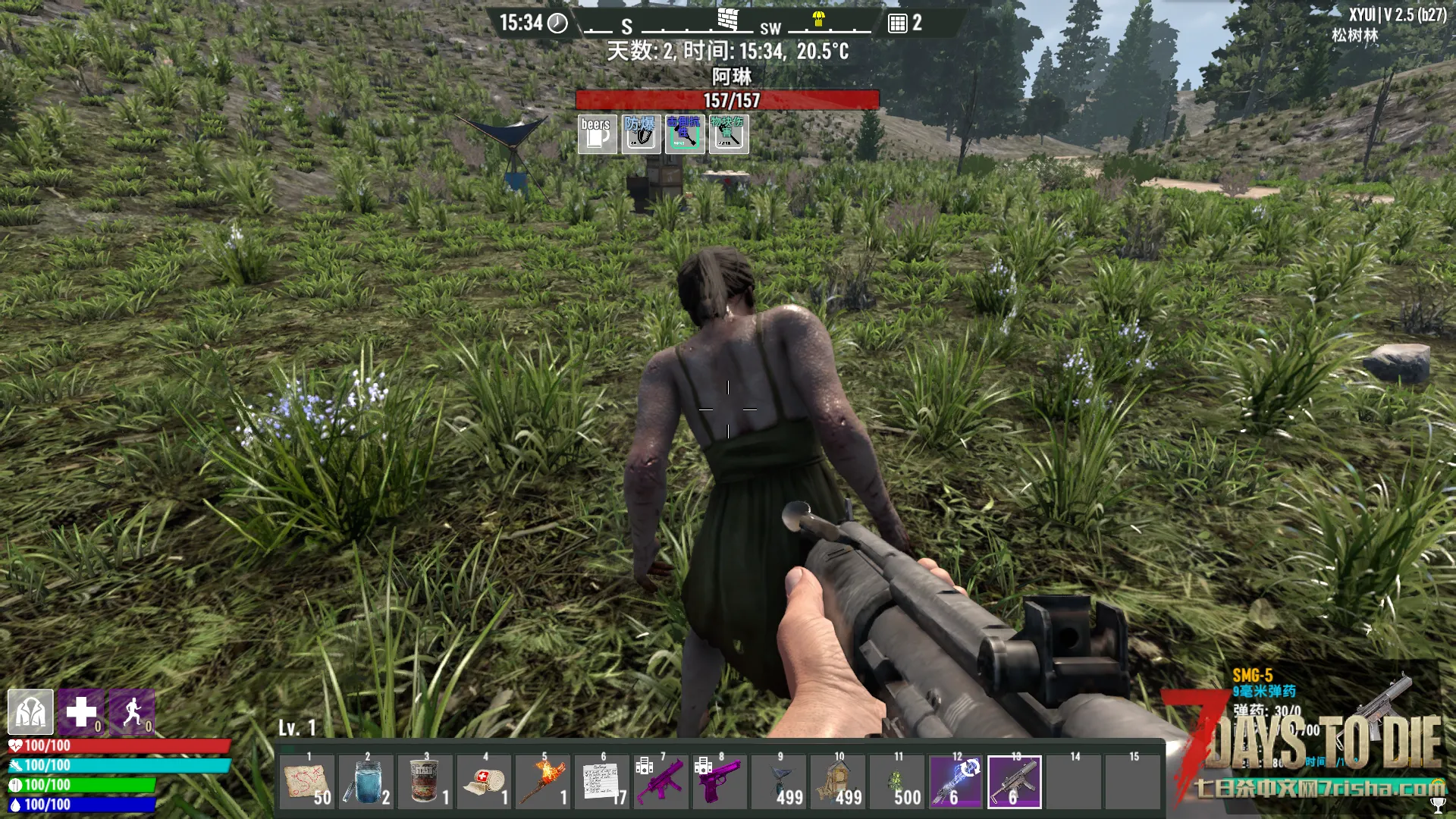Select the treasure map hotbar slot
This screenshot has height=819, width=1456.
[x=307, y=782]
